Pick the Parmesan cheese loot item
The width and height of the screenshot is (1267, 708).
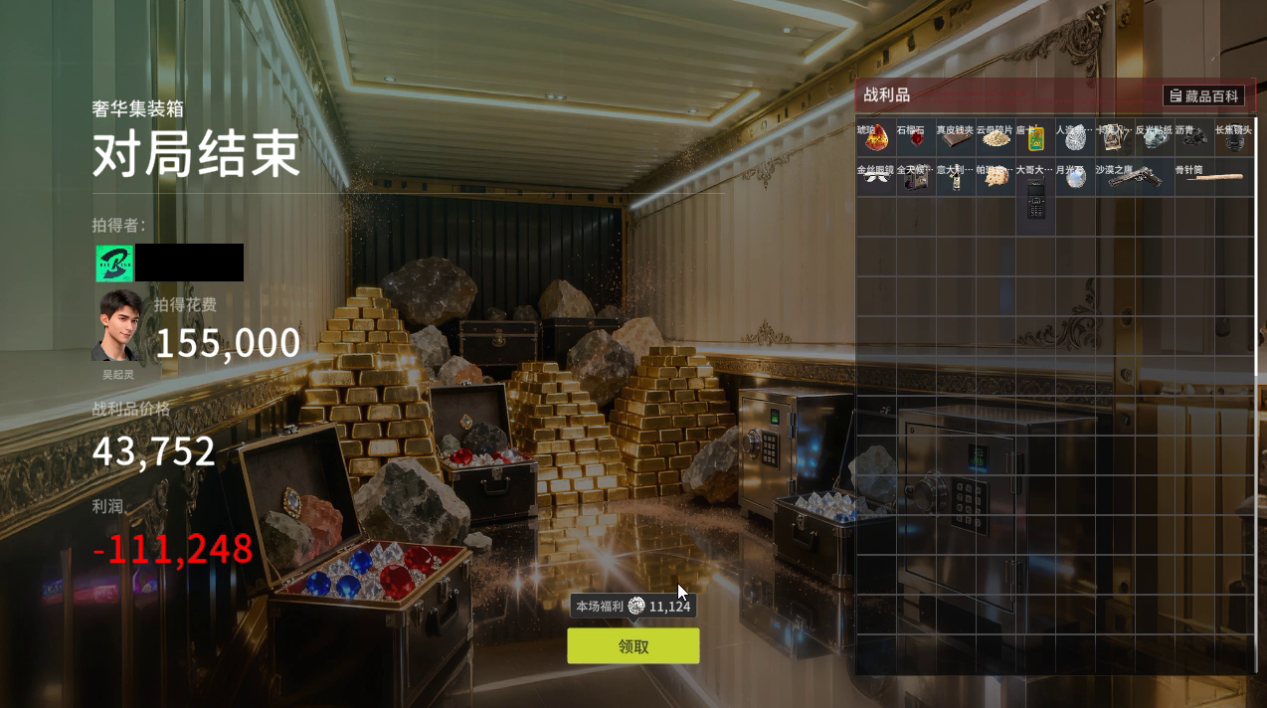pyautogui.click(x=996, y=177)
